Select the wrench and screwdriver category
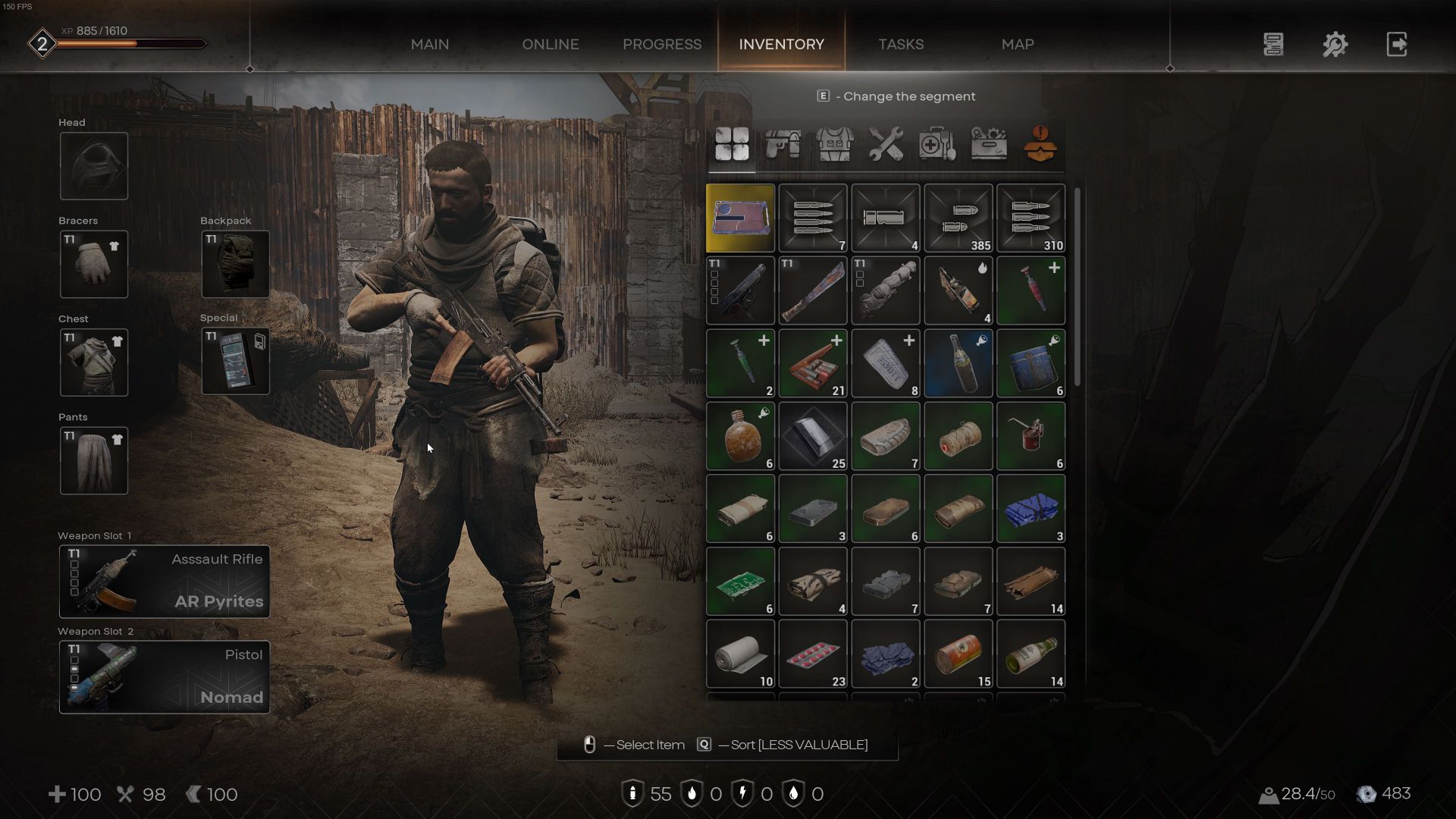1456x819 pixels. 885,143
